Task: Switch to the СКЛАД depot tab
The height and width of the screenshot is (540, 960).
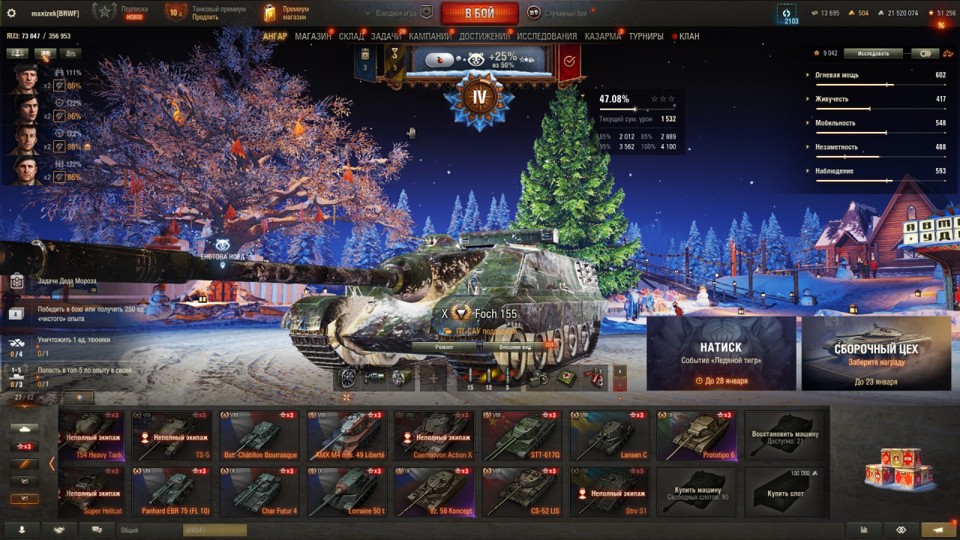Action: (351, 37)
